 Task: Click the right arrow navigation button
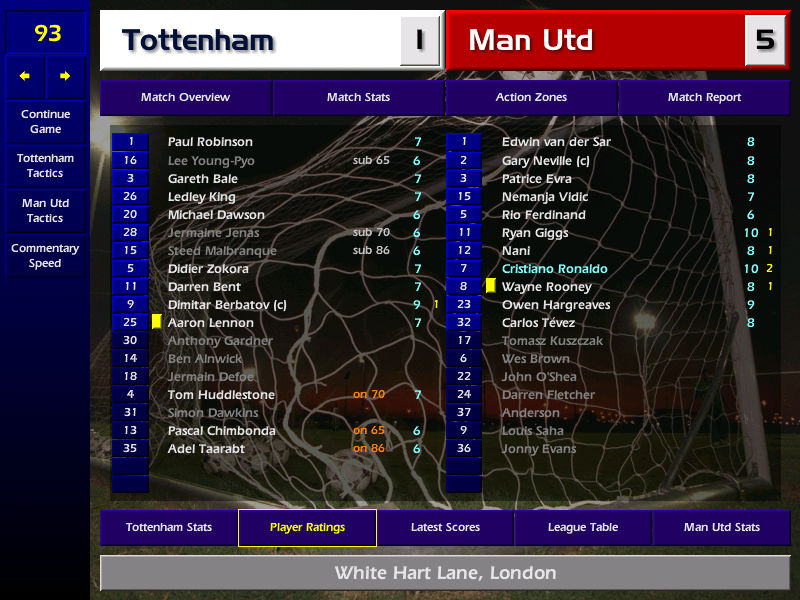(x=66, y=76)
